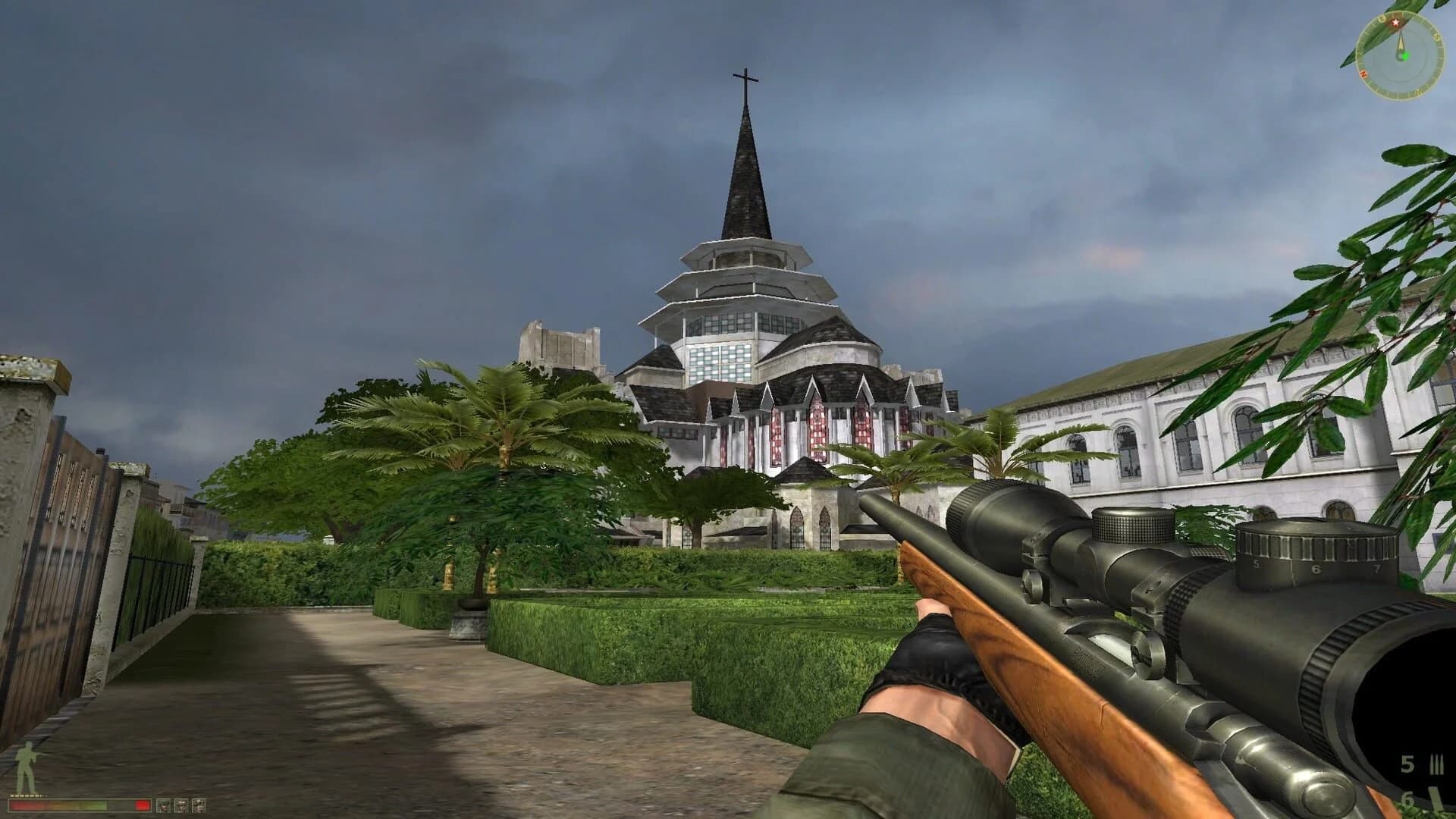Expand the tick marker strip above the health bar
Screen dimensions: 1456x819
[25, 796]
